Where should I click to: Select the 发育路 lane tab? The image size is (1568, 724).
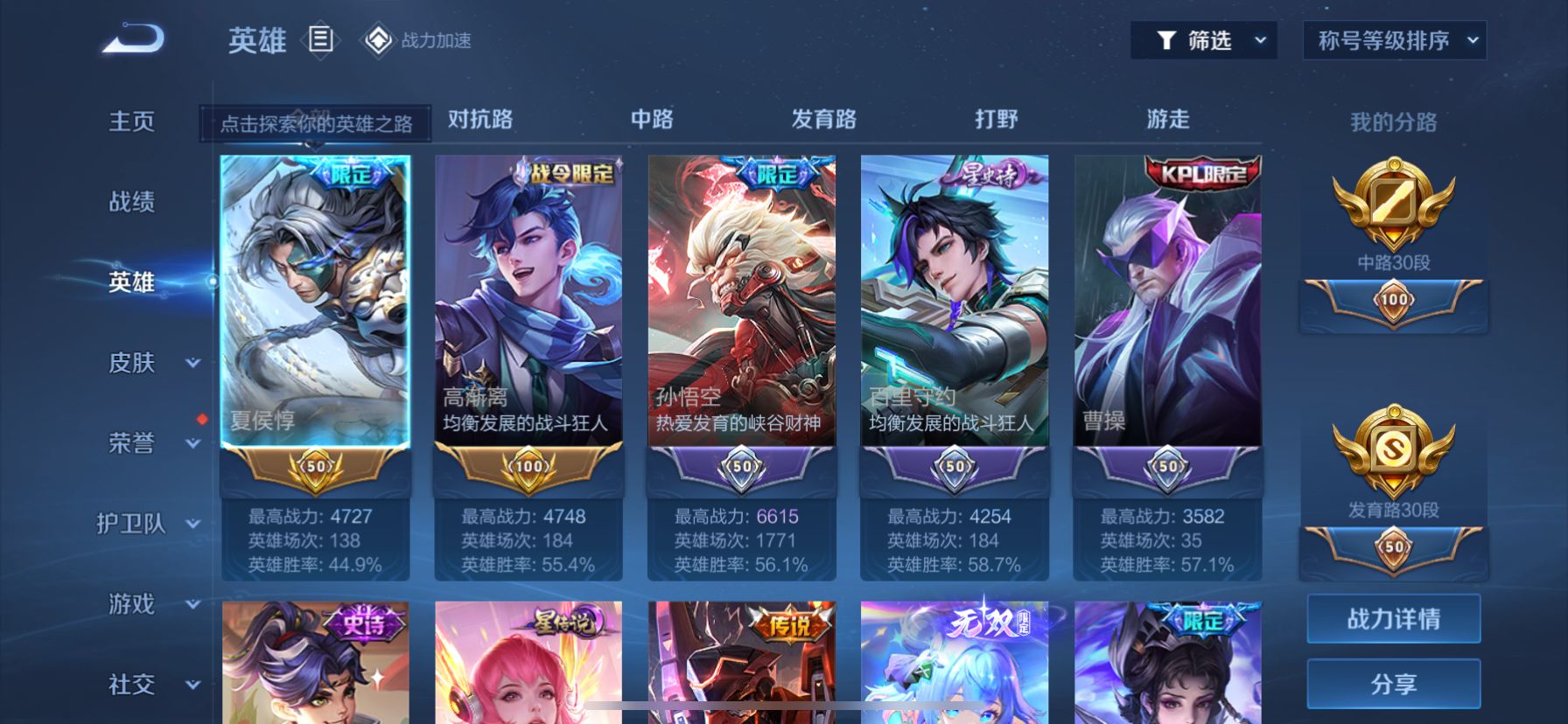point(823,119)
